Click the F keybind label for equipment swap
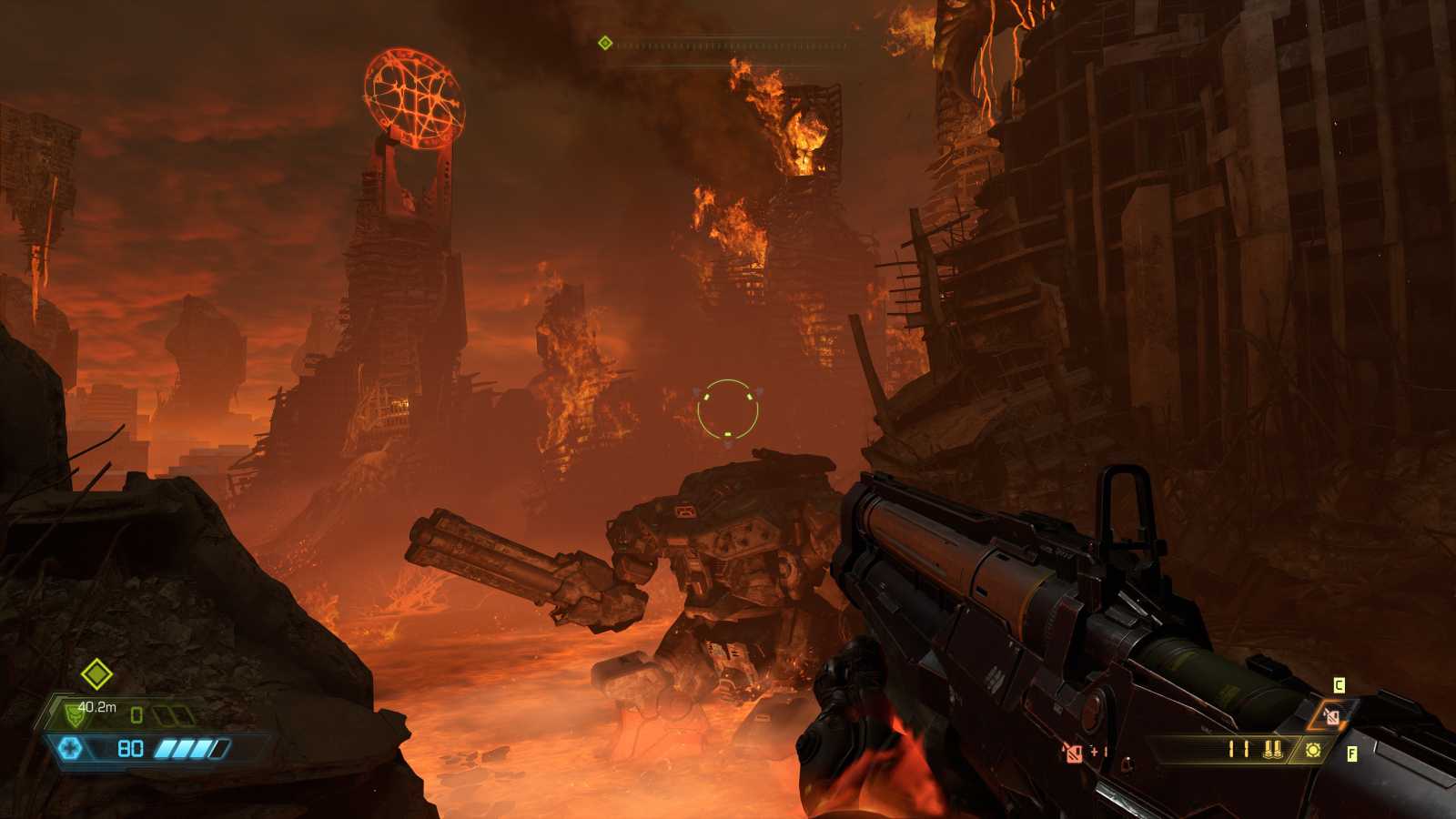Image resolution: width=1456 pixels, height=819 pixels. tap(1353, 753)
